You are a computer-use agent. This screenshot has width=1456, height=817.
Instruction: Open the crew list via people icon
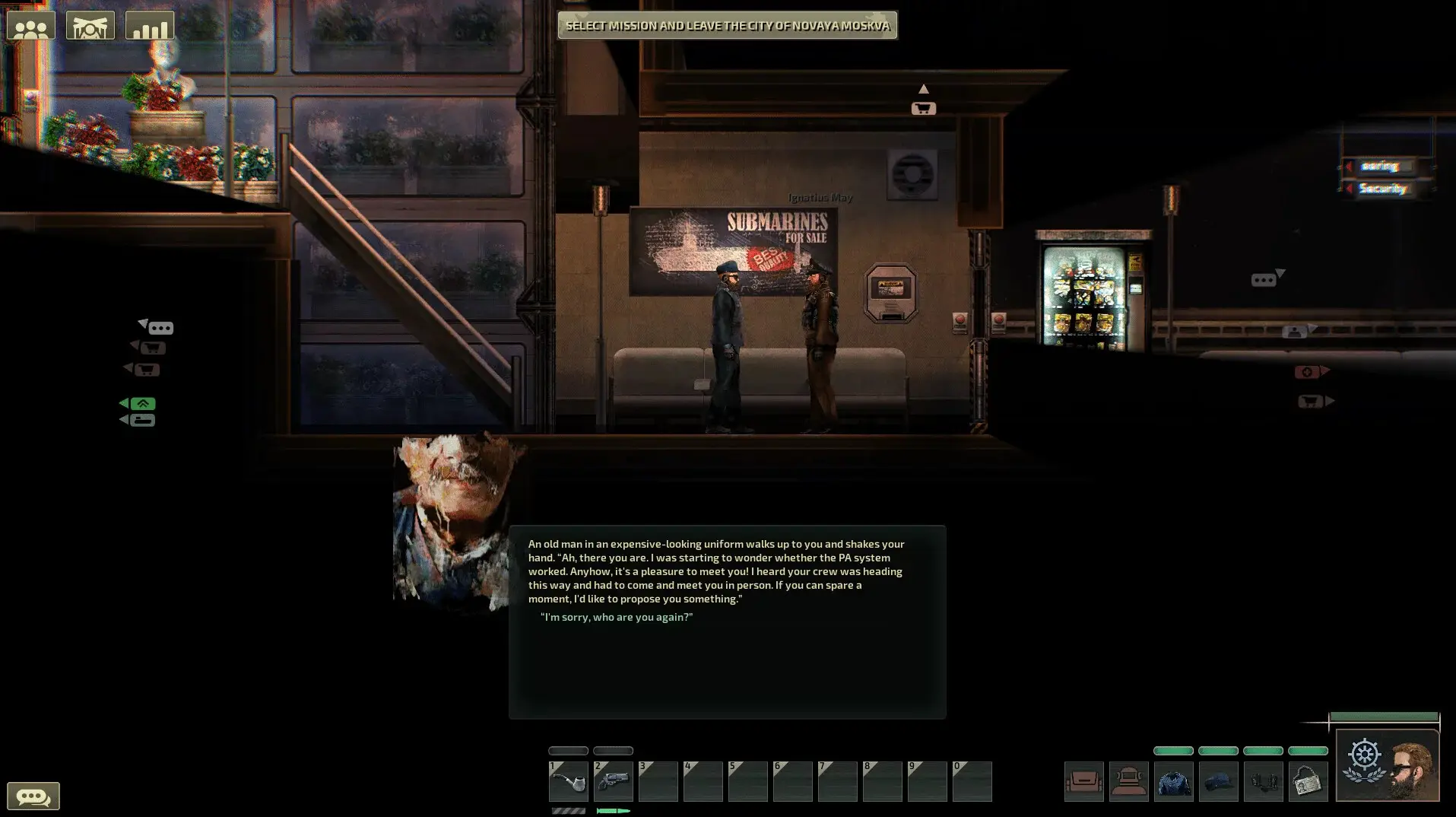click(30, 24)
